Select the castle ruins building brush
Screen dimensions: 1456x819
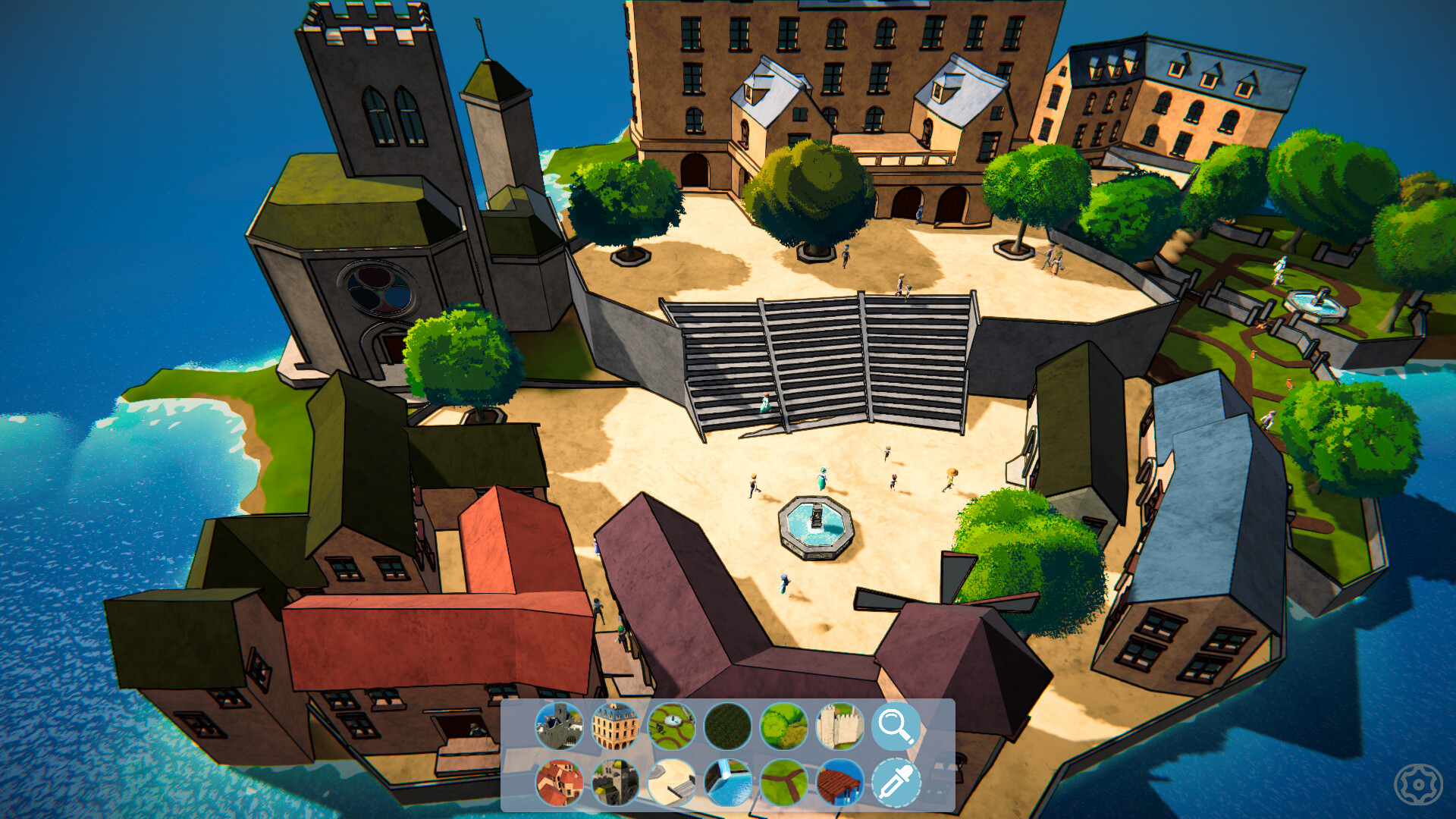(559, 726)
